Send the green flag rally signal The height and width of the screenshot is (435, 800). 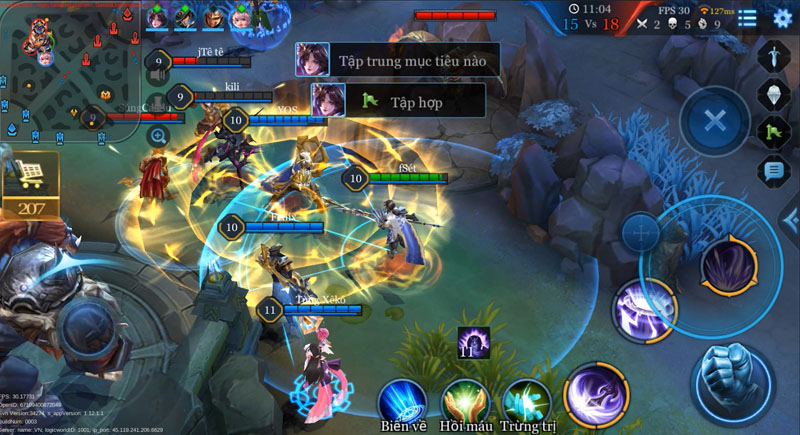pyautogui.click(x=774, y=131)
